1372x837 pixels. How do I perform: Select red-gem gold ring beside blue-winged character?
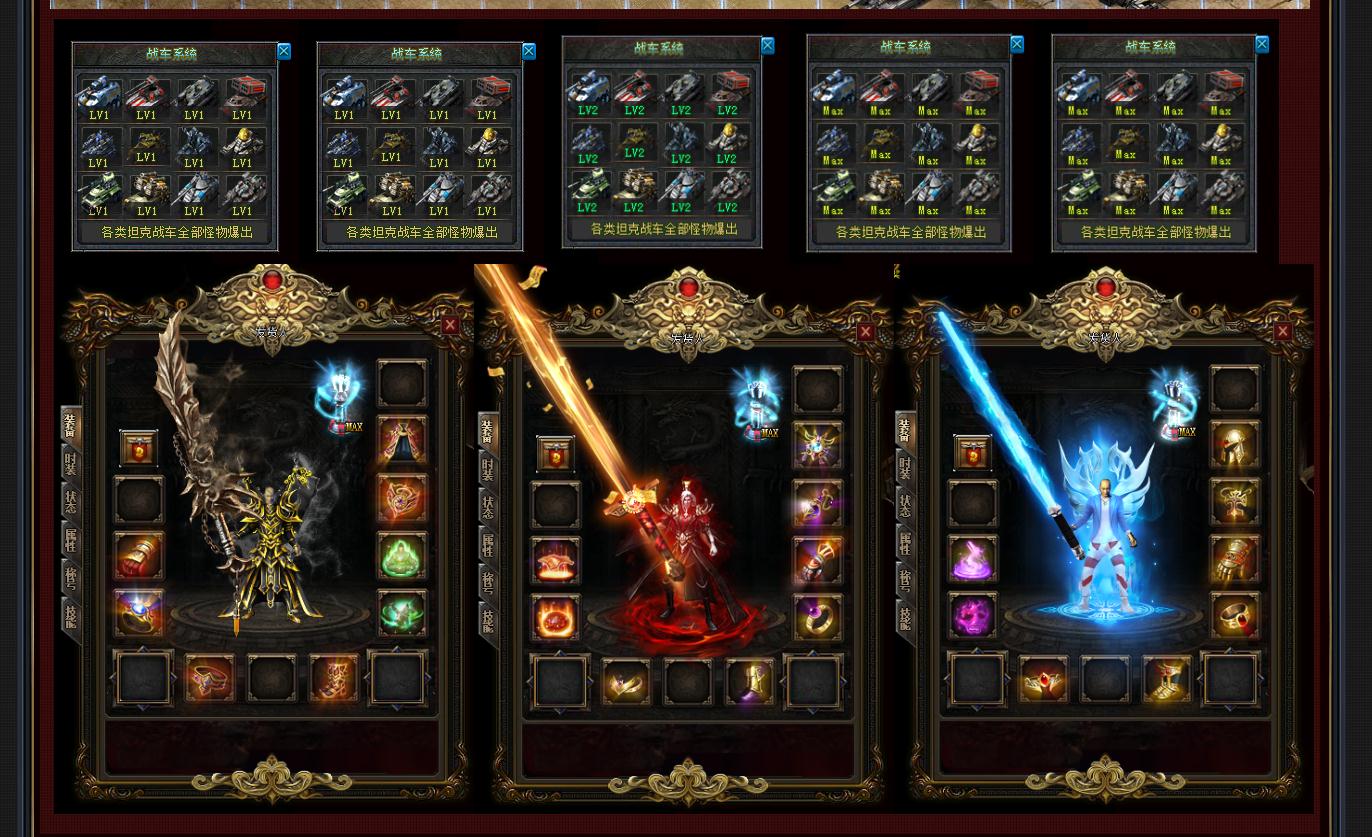pyautogui.click(x=1235, y=615)
